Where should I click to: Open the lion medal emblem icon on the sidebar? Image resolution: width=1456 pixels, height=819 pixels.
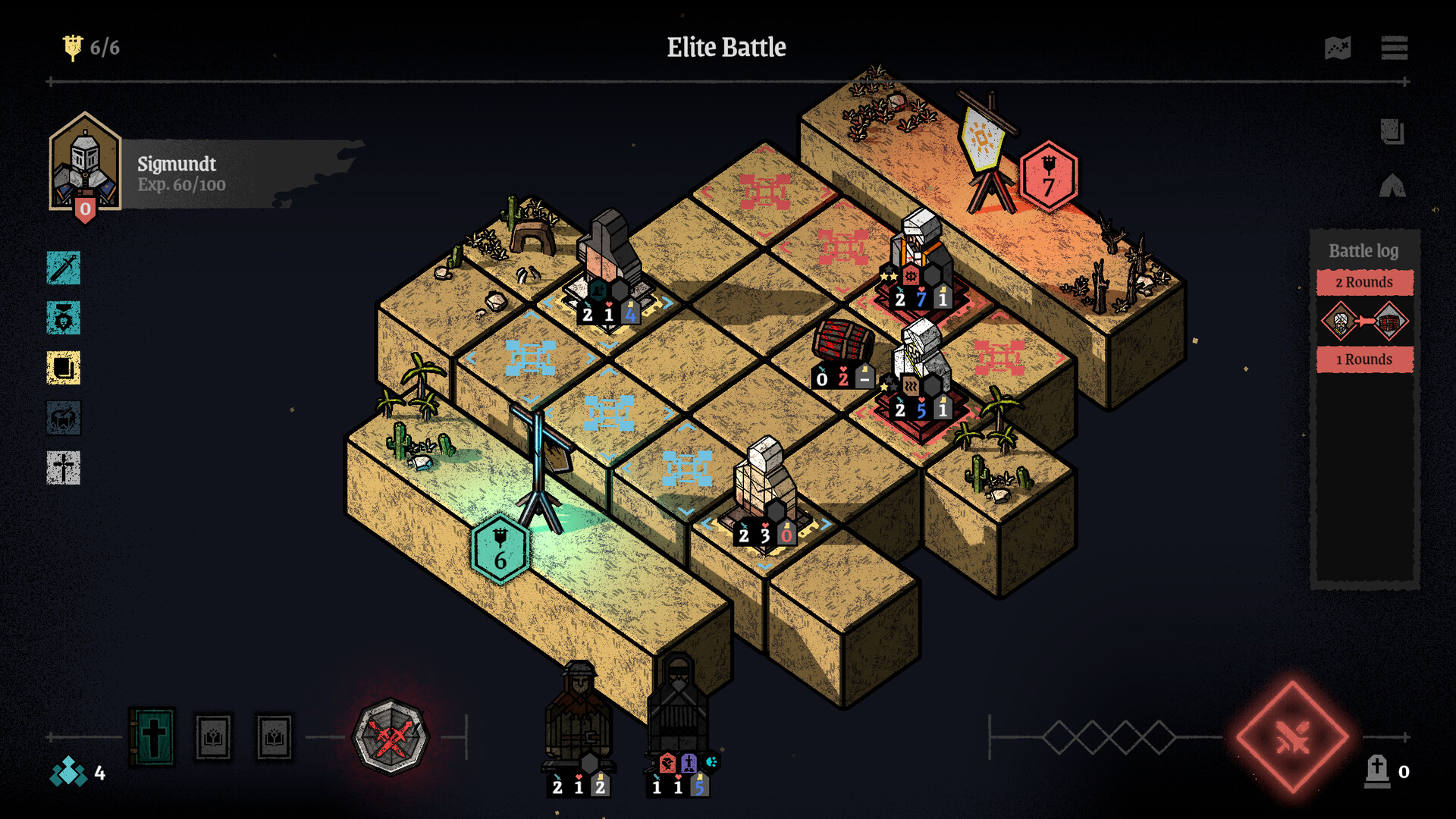pyautogui.click(x=64, y=318)
